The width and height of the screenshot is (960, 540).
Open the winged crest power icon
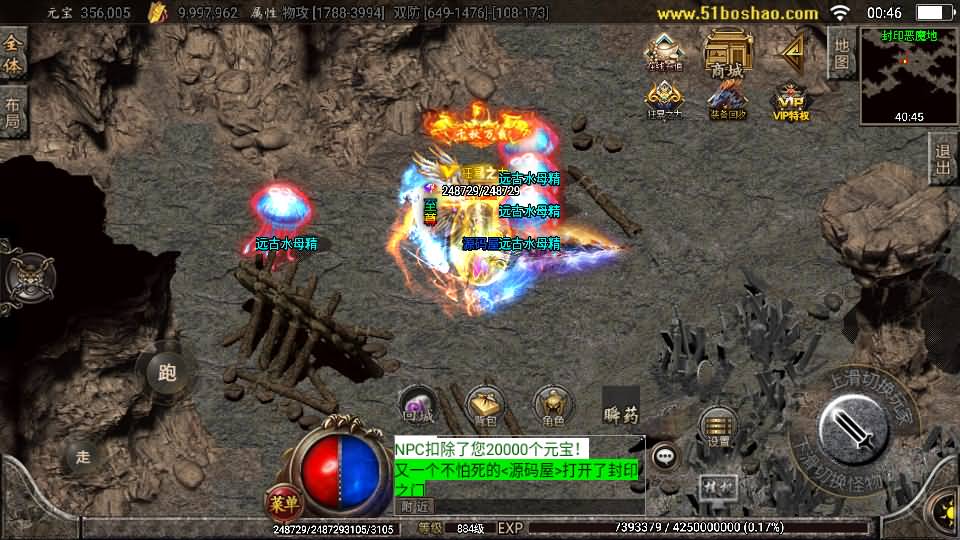[664, 100]
